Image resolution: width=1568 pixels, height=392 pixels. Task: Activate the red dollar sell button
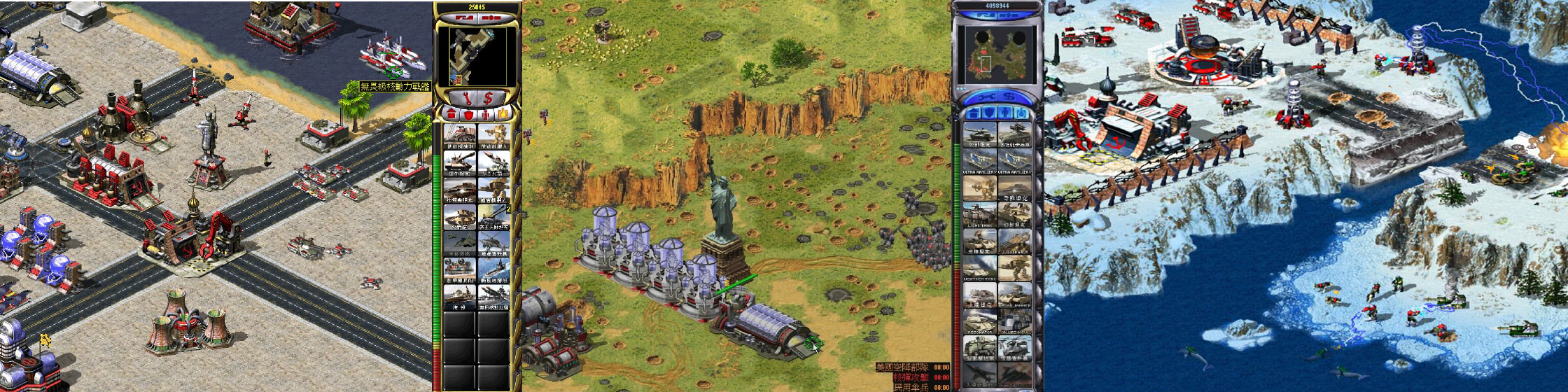pos(488,97)
